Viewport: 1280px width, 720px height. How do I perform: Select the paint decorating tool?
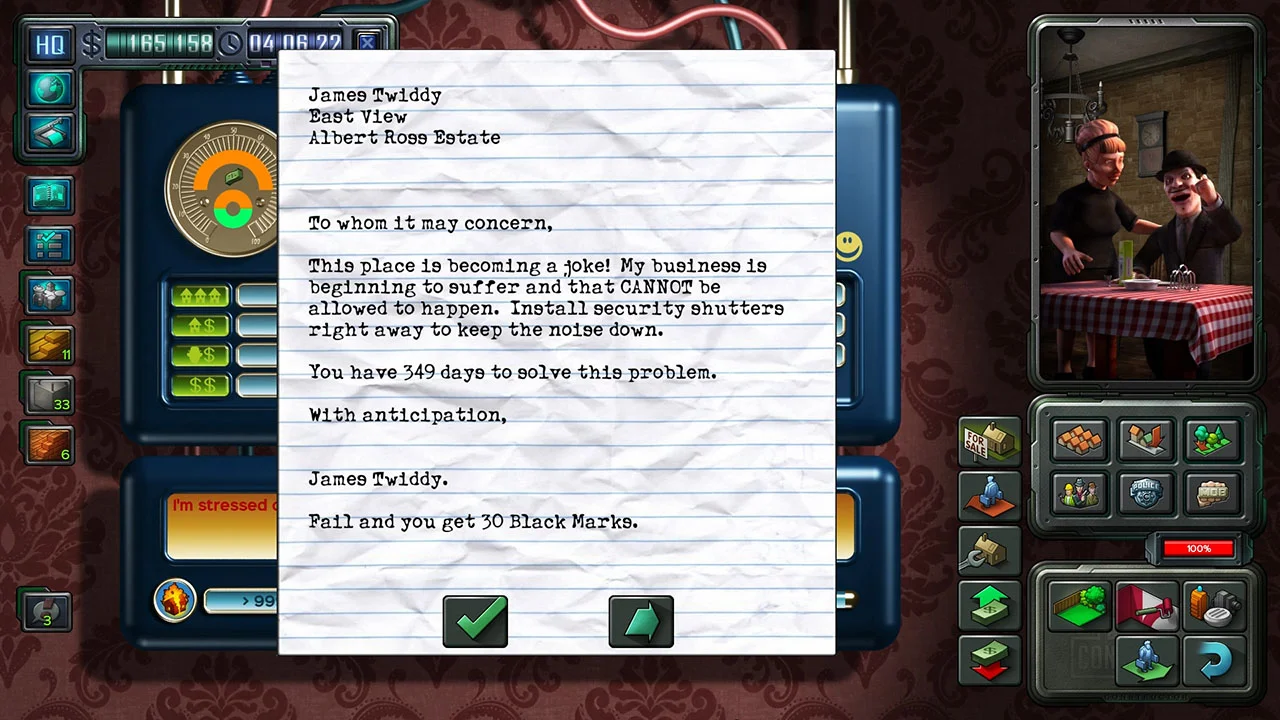(1145, 603)
